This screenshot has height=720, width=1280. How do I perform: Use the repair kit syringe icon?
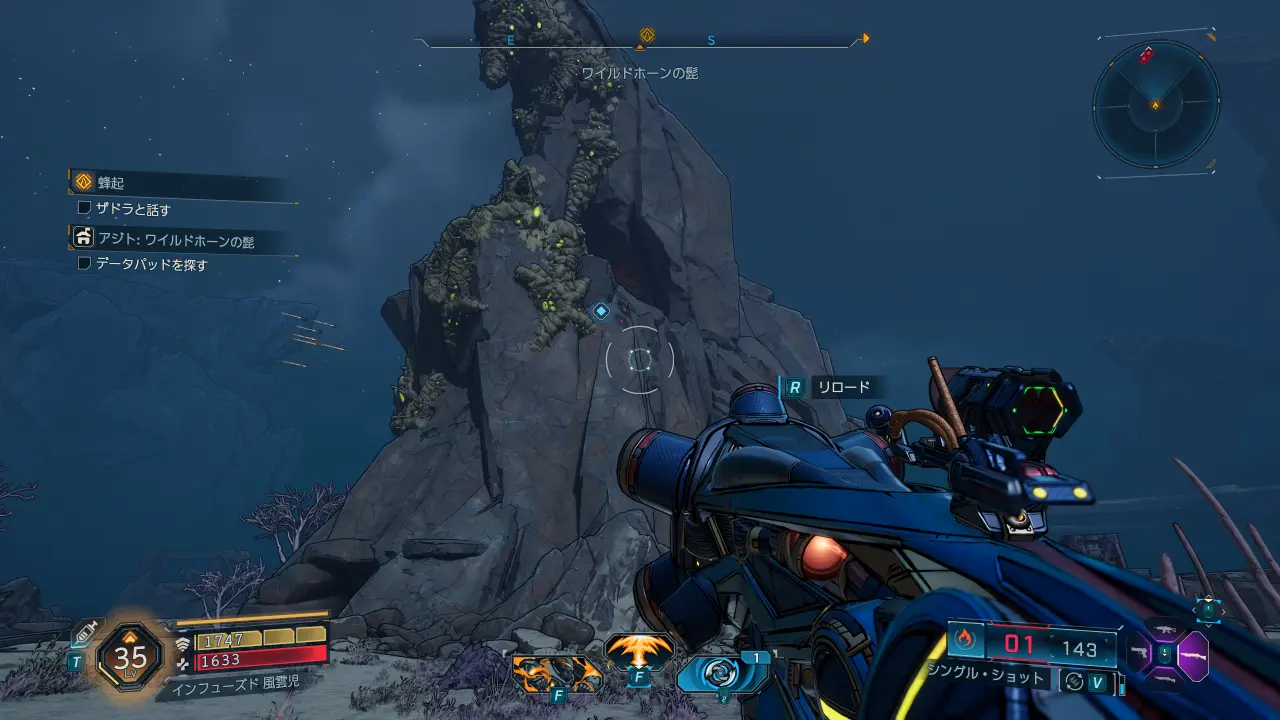[x=84, y=632]
